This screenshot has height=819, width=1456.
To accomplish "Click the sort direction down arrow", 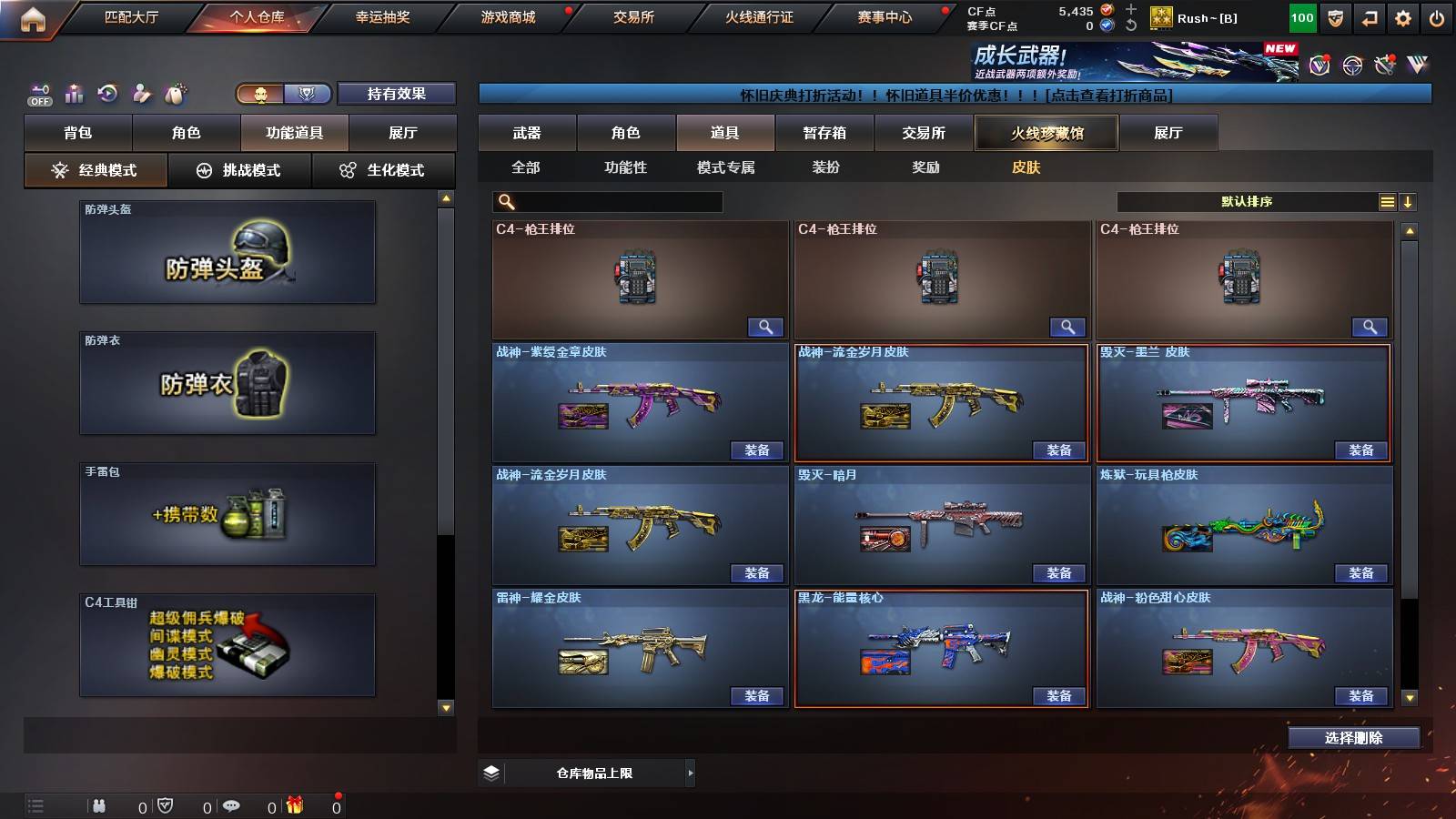I will point(1408,201).
